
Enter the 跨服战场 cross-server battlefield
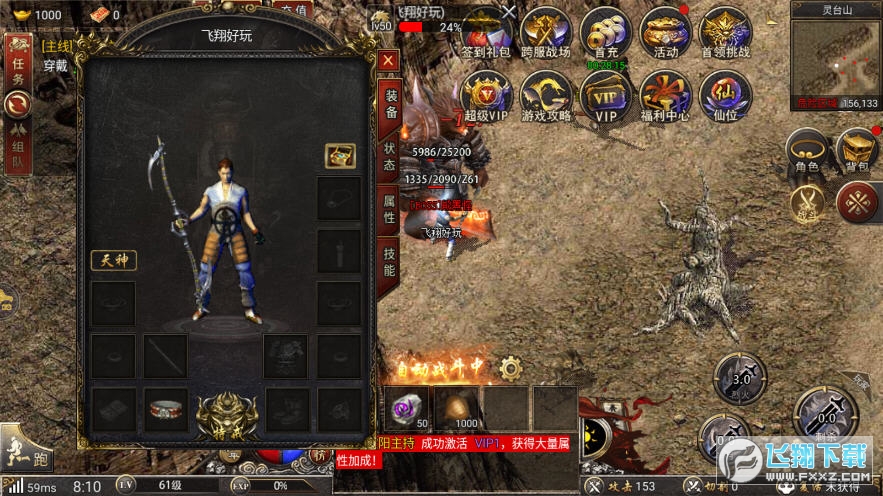pos(546,33)
